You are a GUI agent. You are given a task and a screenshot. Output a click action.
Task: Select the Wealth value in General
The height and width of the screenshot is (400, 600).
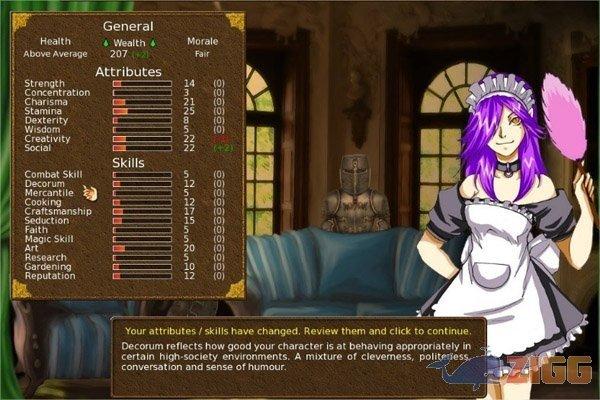[129, 54]
